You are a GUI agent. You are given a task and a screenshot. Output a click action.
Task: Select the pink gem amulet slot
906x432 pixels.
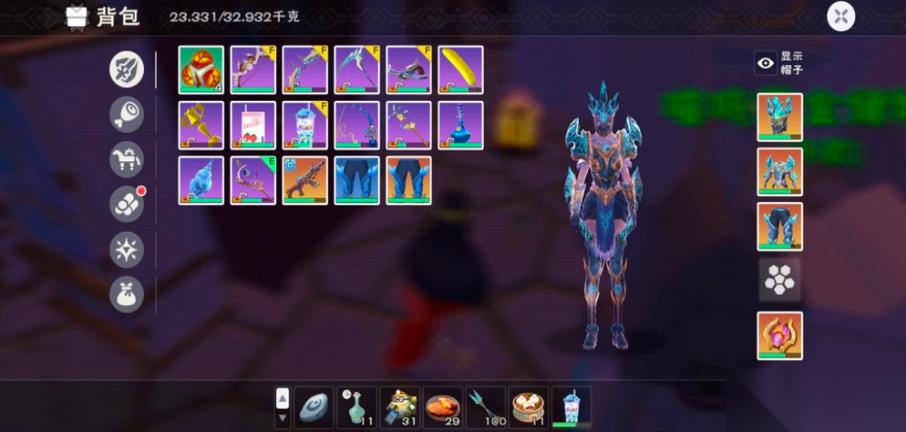(779, 336)
